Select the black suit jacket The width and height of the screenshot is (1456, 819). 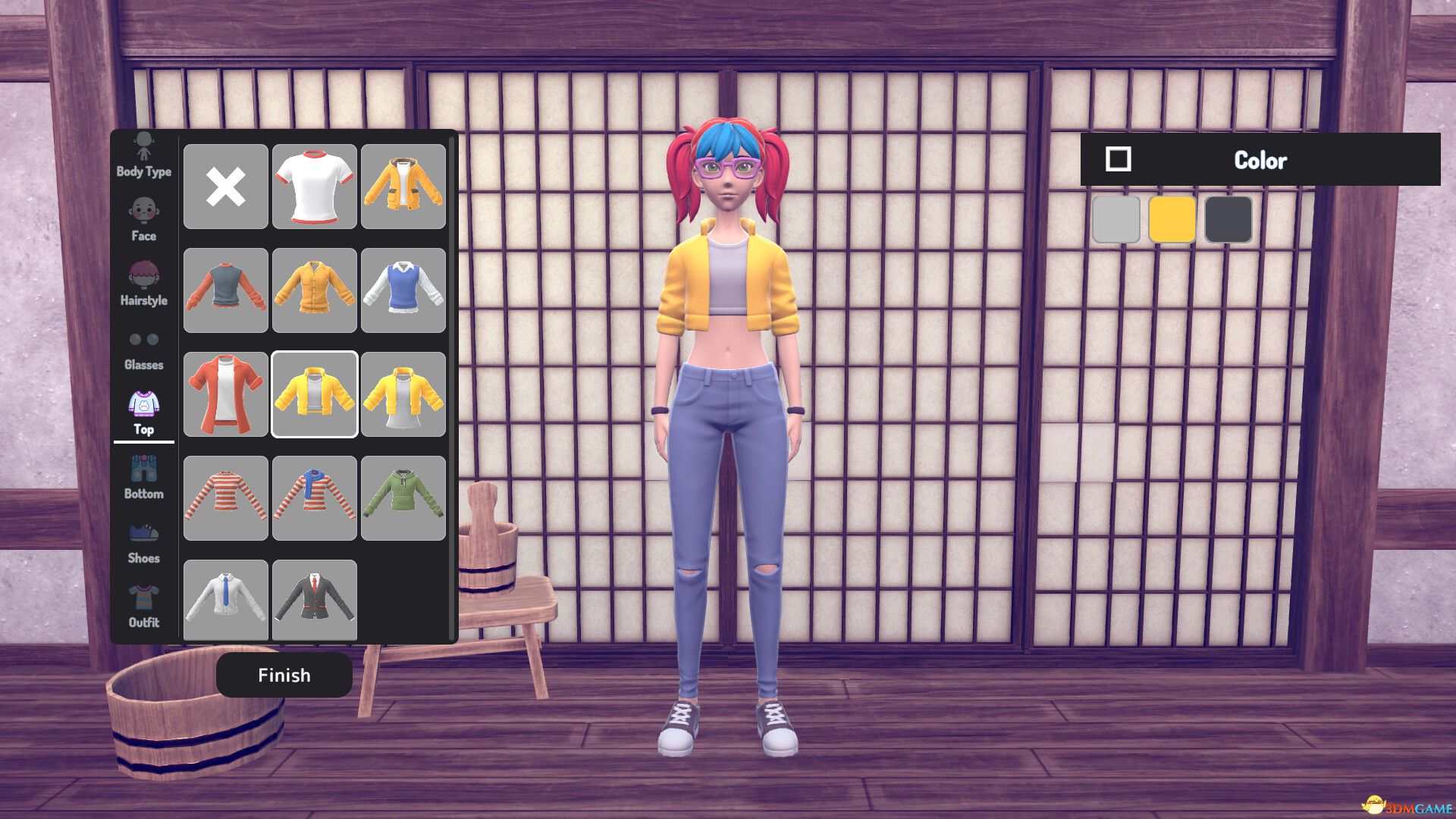pyautogui.click(x=314, y=600)
